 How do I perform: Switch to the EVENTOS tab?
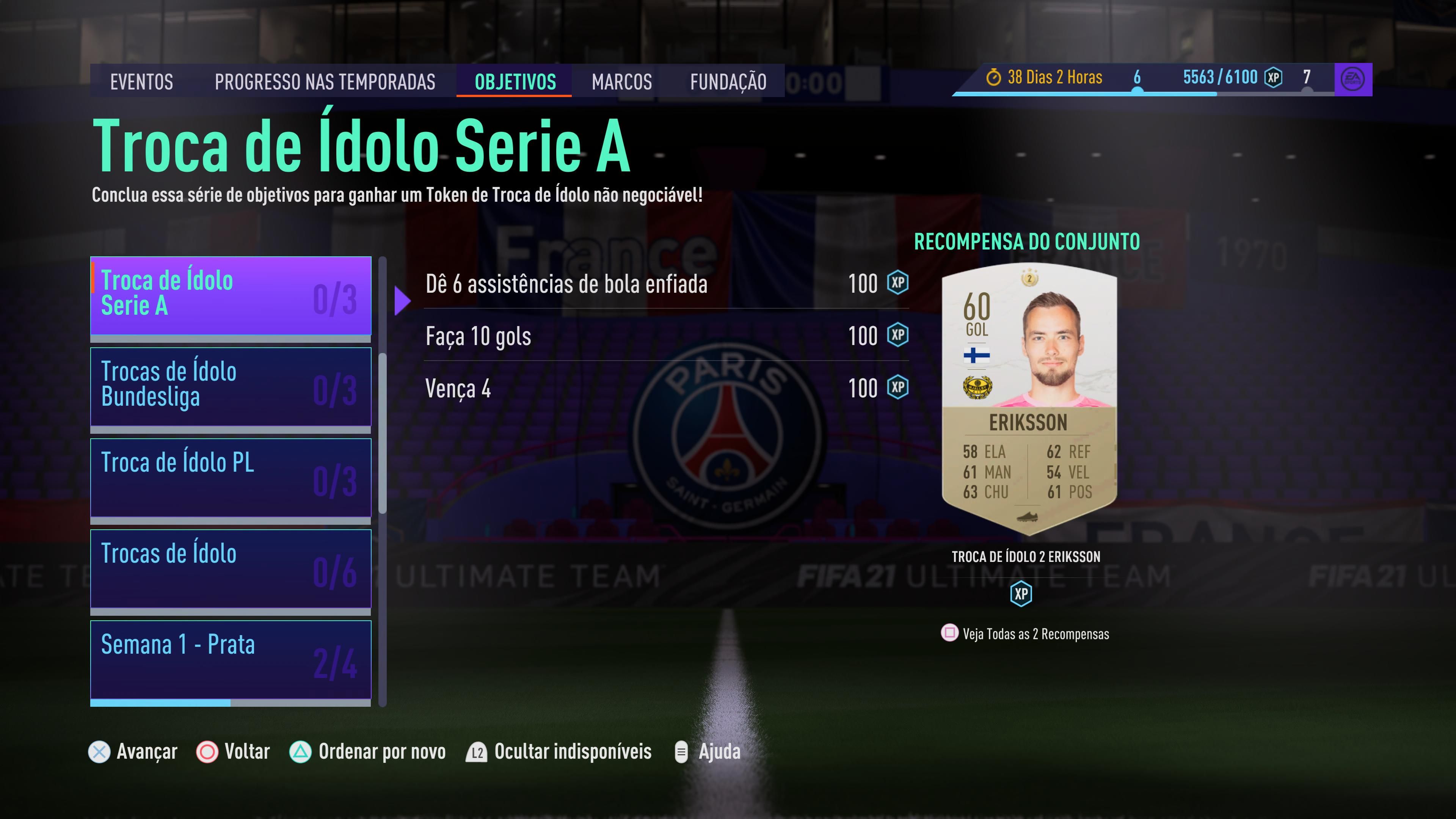[141, 82]
